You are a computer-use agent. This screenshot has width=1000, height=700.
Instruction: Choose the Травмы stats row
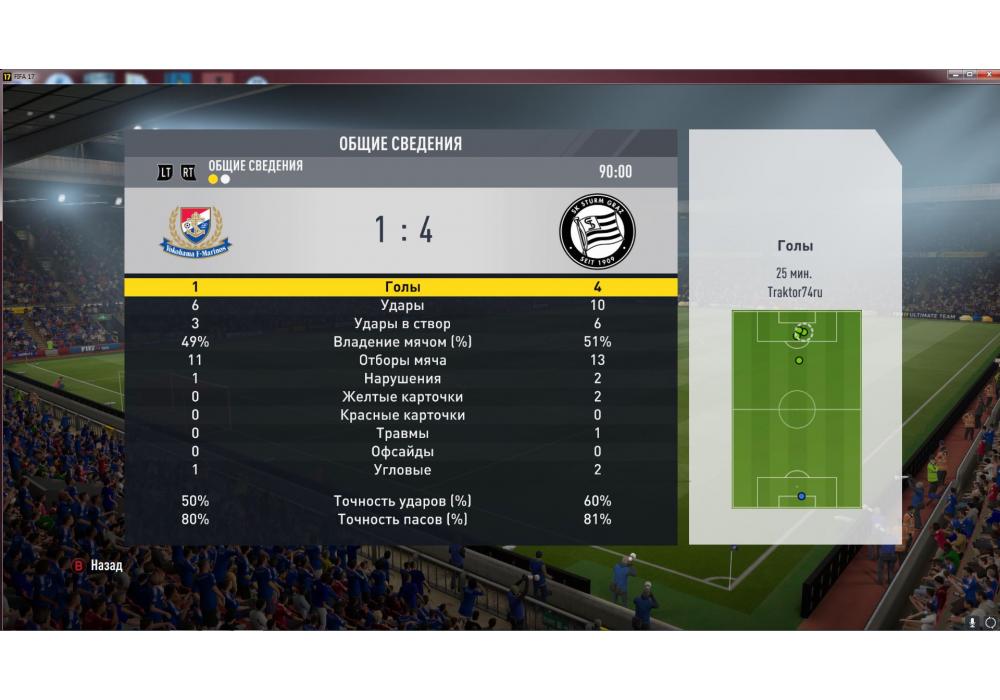click(x=402, y=433)
